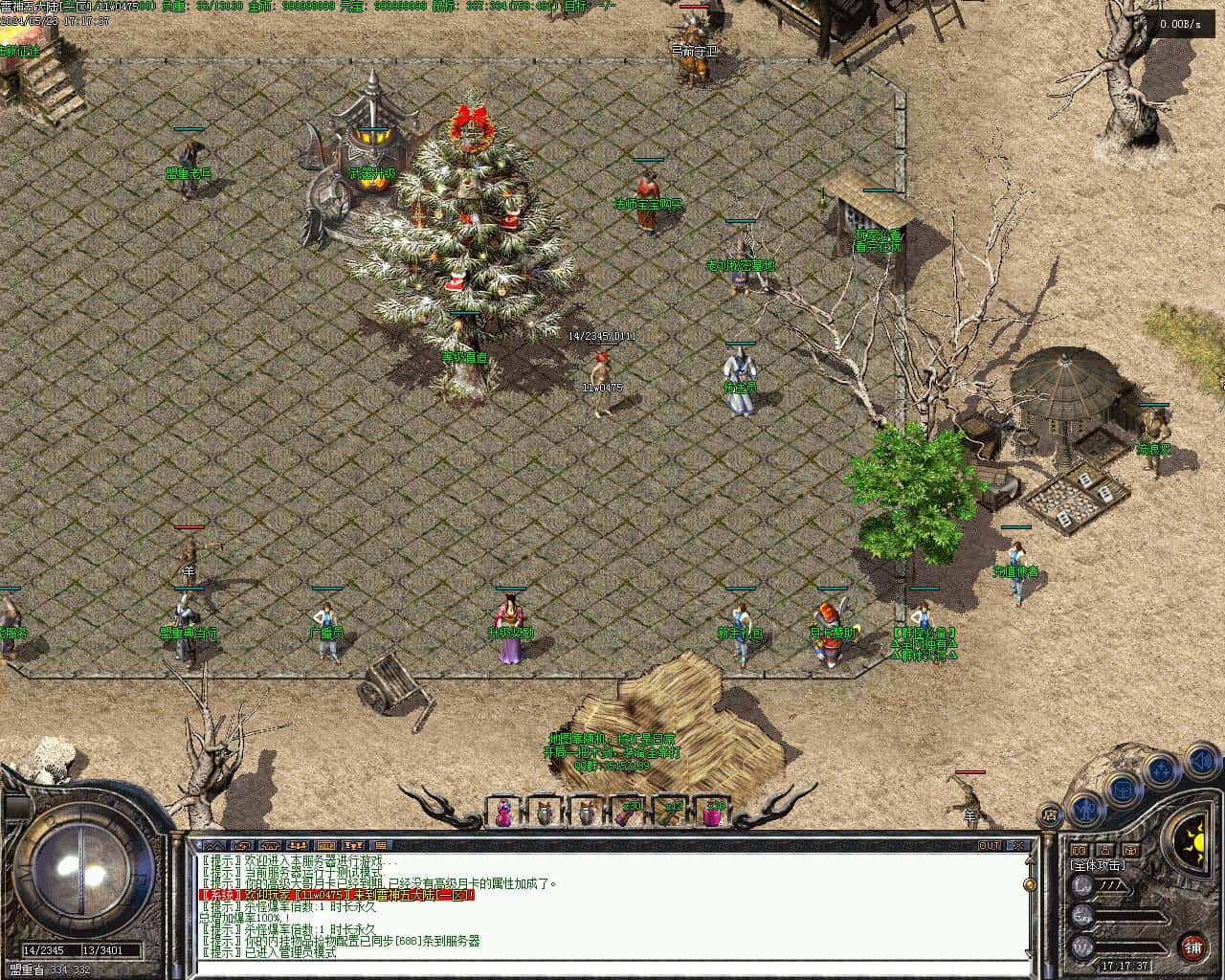Toggle sound with the speaker button
The width and height of the screenshot is (1225, 980).
point(1200,762)
